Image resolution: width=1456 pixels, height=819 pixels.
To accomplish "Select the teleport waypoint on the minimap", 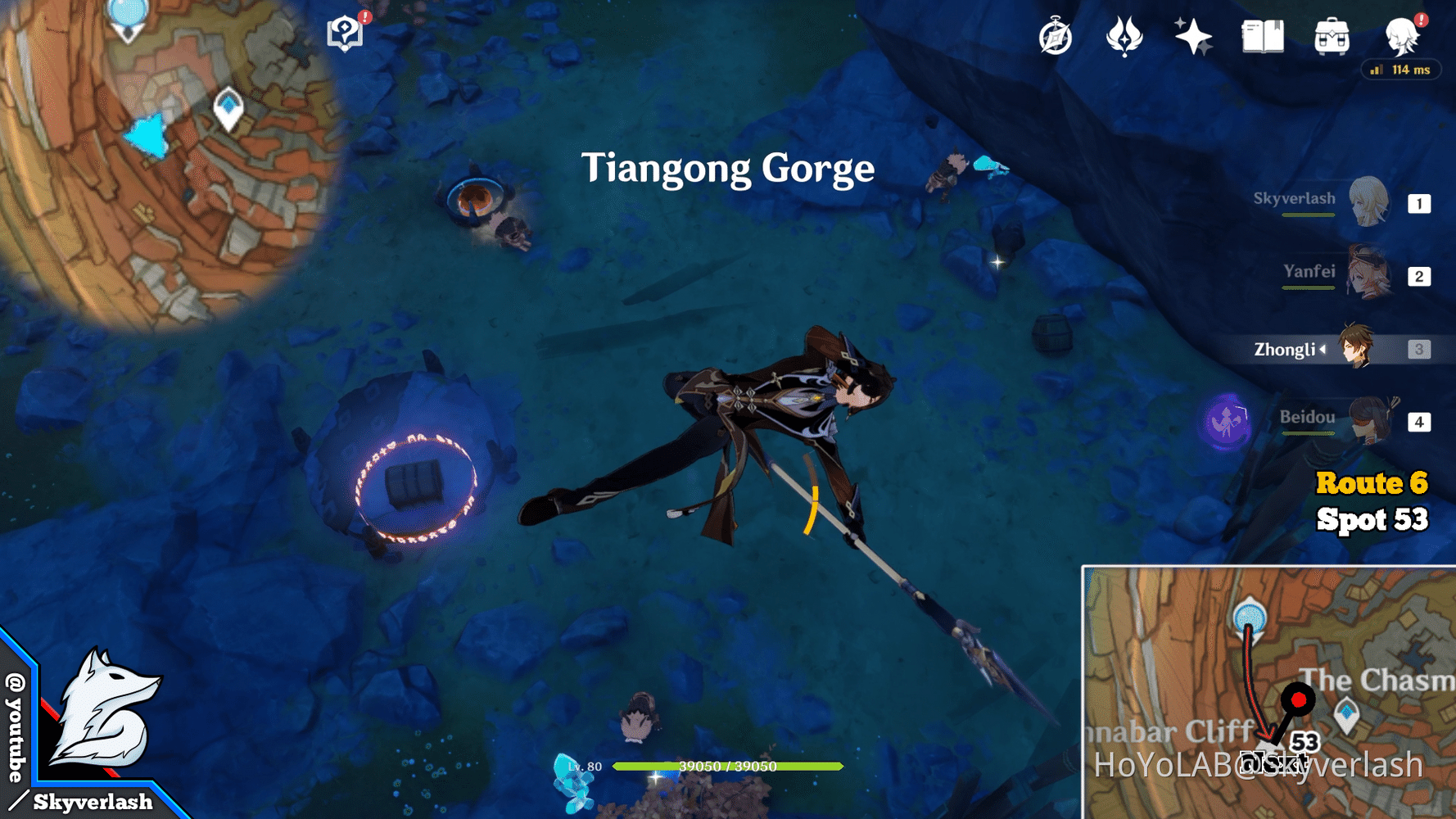I will click(227, 106).
